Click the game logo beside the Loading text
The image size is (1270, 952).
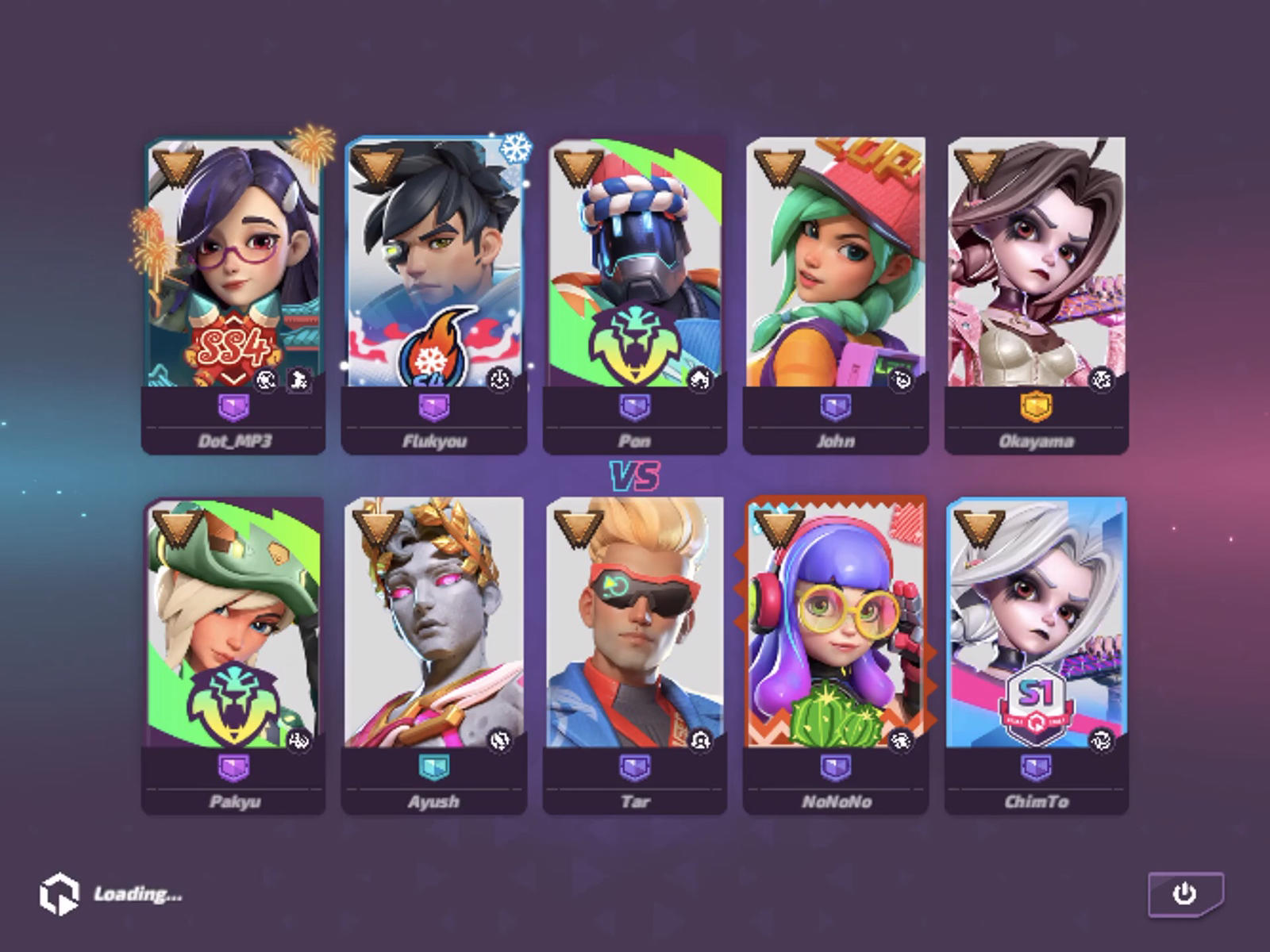60,895
